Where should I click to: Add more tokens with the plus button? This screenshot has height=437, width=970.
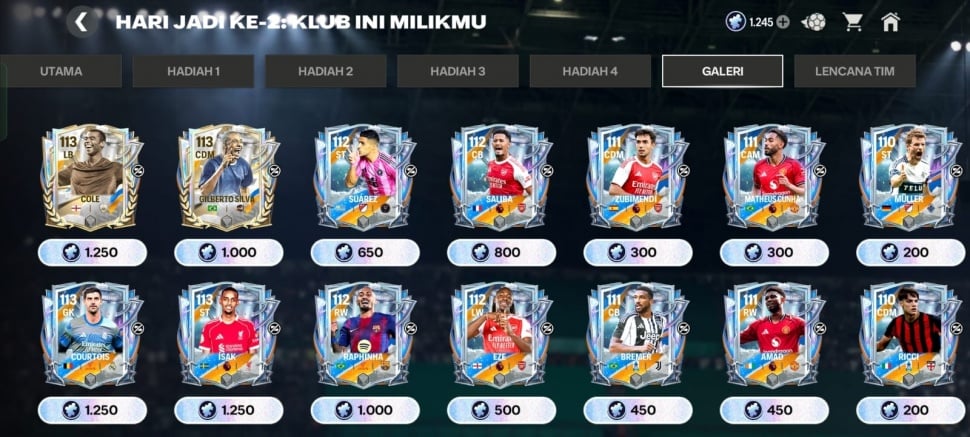pyautogui.click(x=783, y=22)
